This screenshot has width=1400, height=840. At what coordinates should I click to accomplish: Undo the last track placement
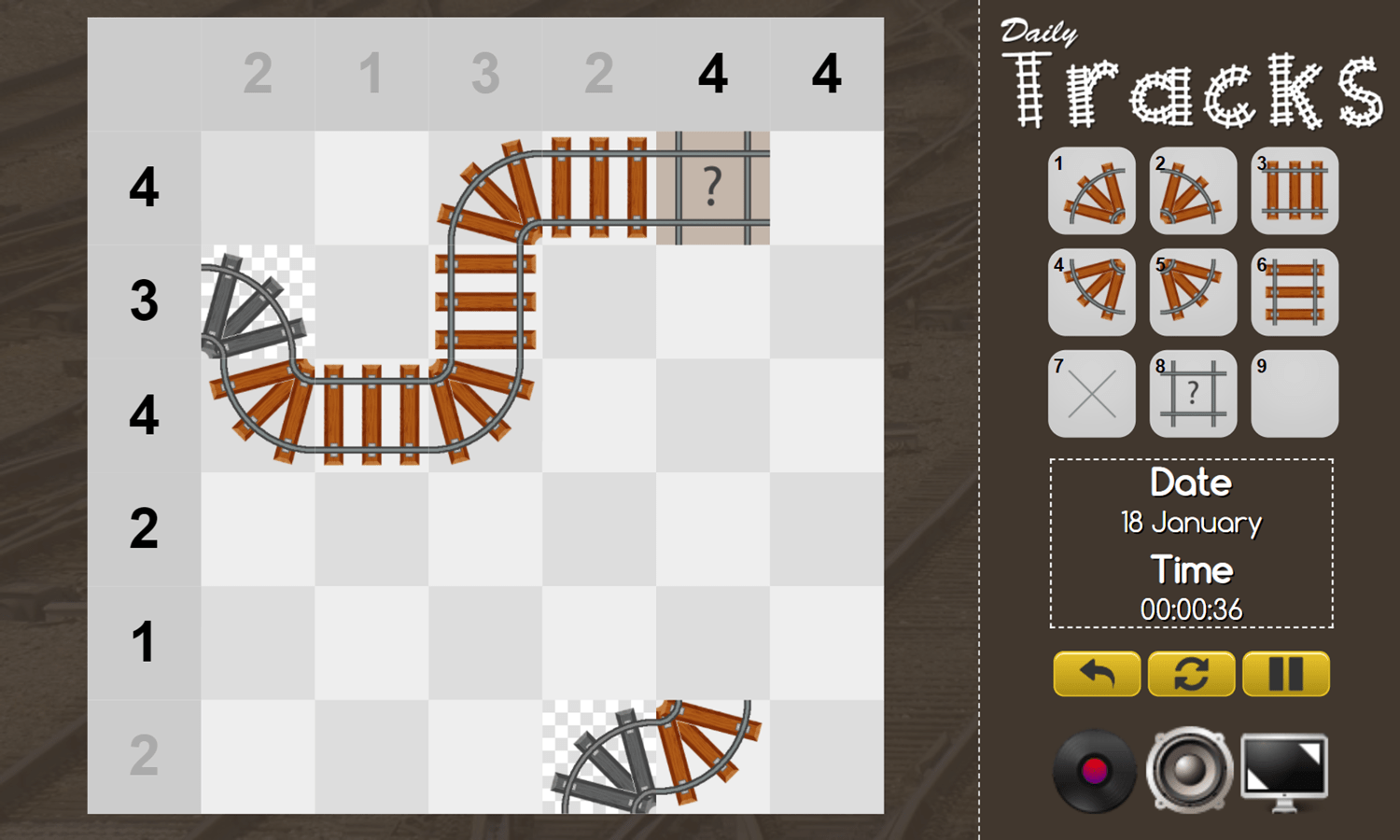click(x=1097, y=674)
